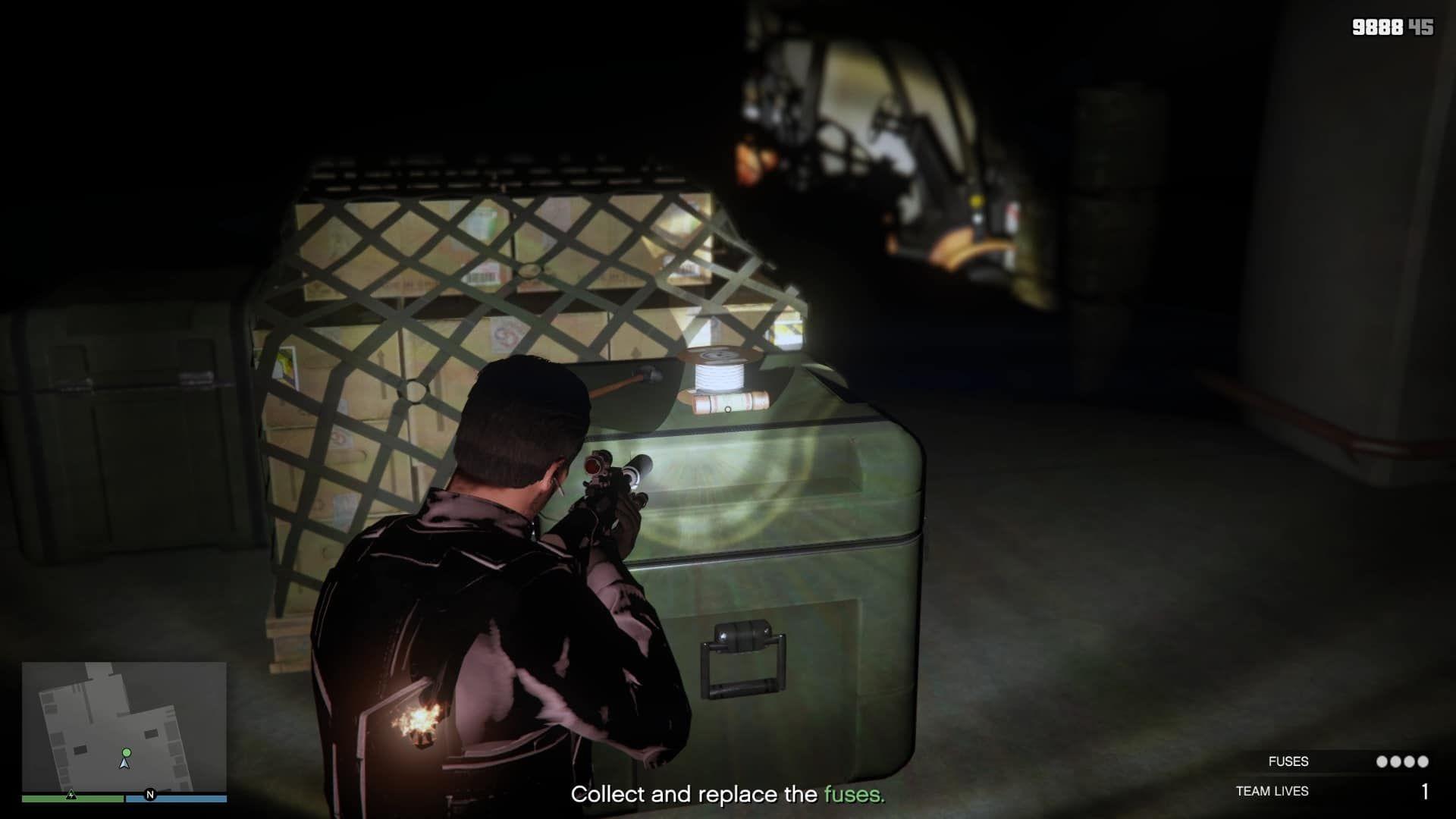Click the first white fuse dot indicator
The height and width of the screenshot is (819, 1456).
click(x=1382, y=761)
